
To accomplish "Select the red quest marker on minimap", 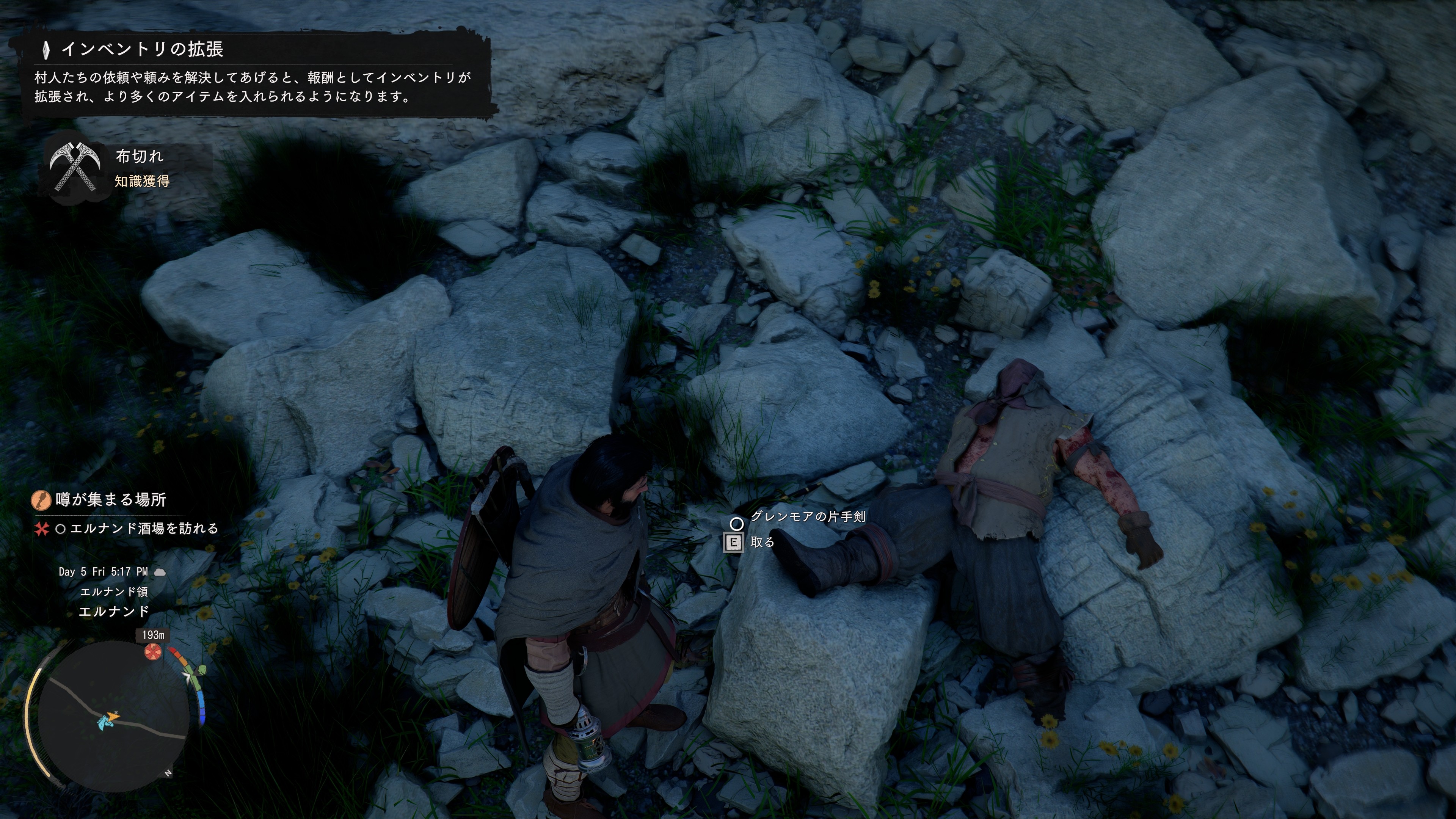I will 152,652.
